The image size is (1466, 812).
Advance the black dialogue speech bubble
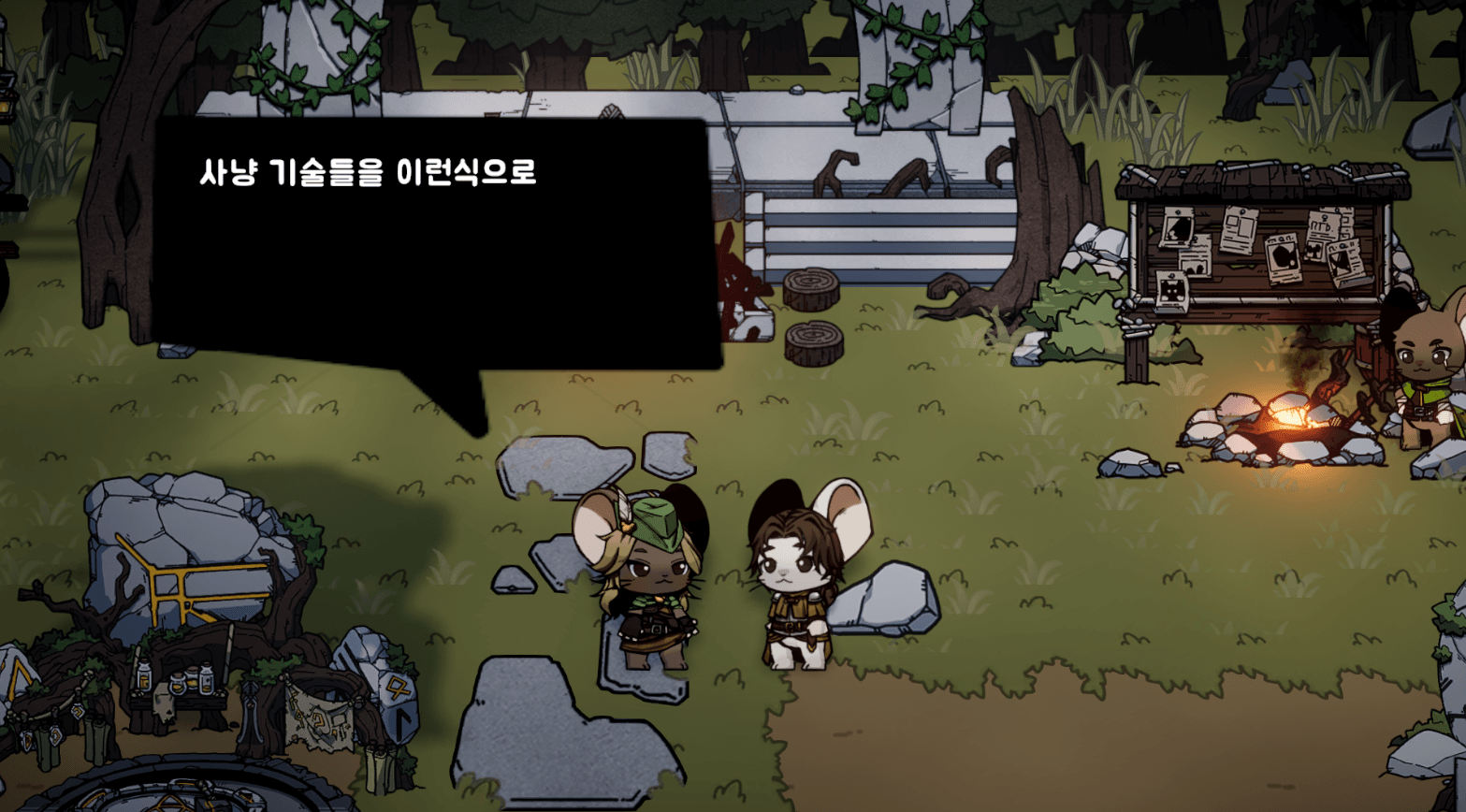pyautogui.click(x=435, y=243)
